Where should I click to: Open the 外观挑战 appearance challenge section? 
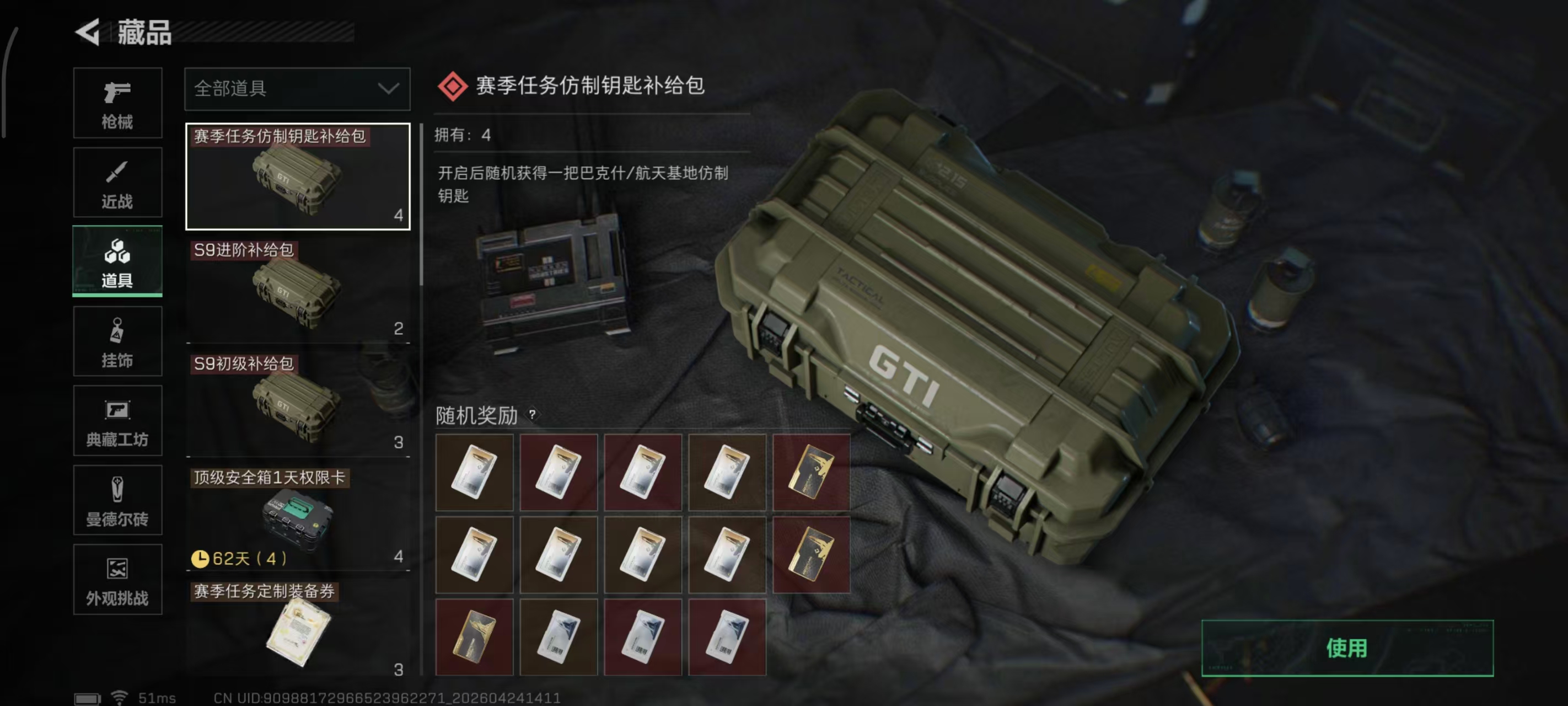click(x=117, y=579)
